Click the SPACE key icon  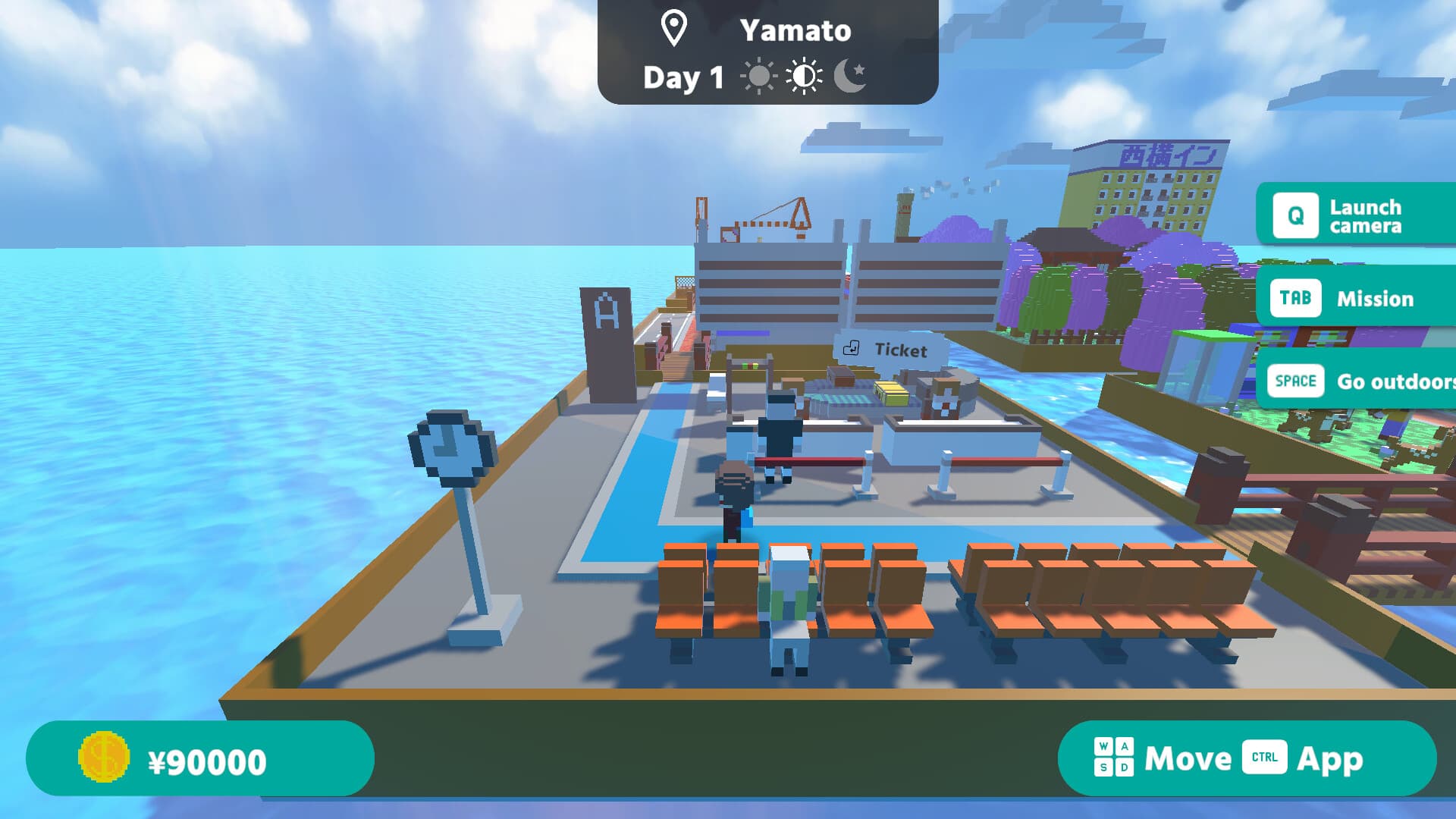click(1295, 381)
